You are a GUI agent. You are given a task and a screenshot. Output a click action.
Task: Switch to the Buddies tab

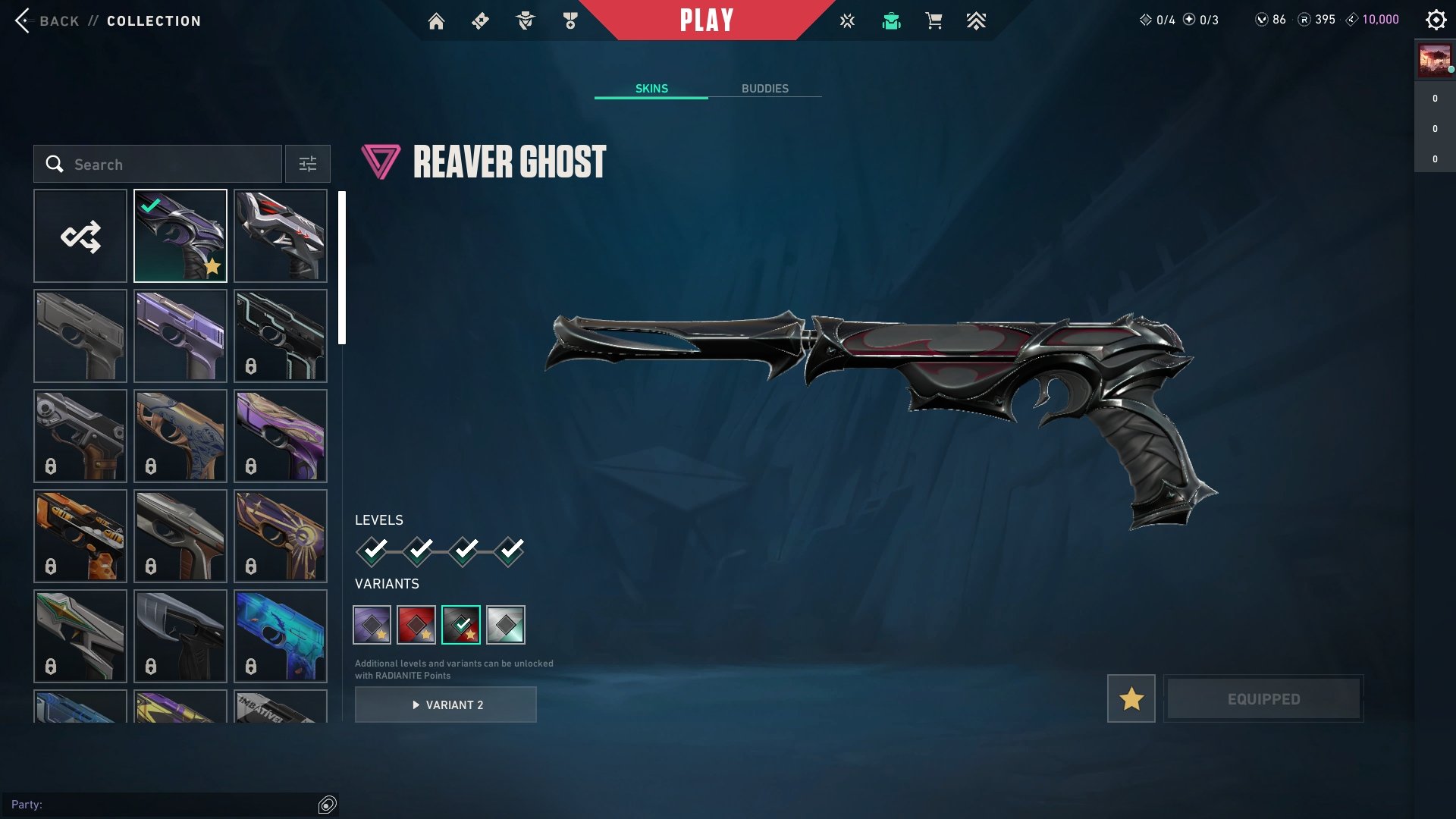(x=764, y=89)
